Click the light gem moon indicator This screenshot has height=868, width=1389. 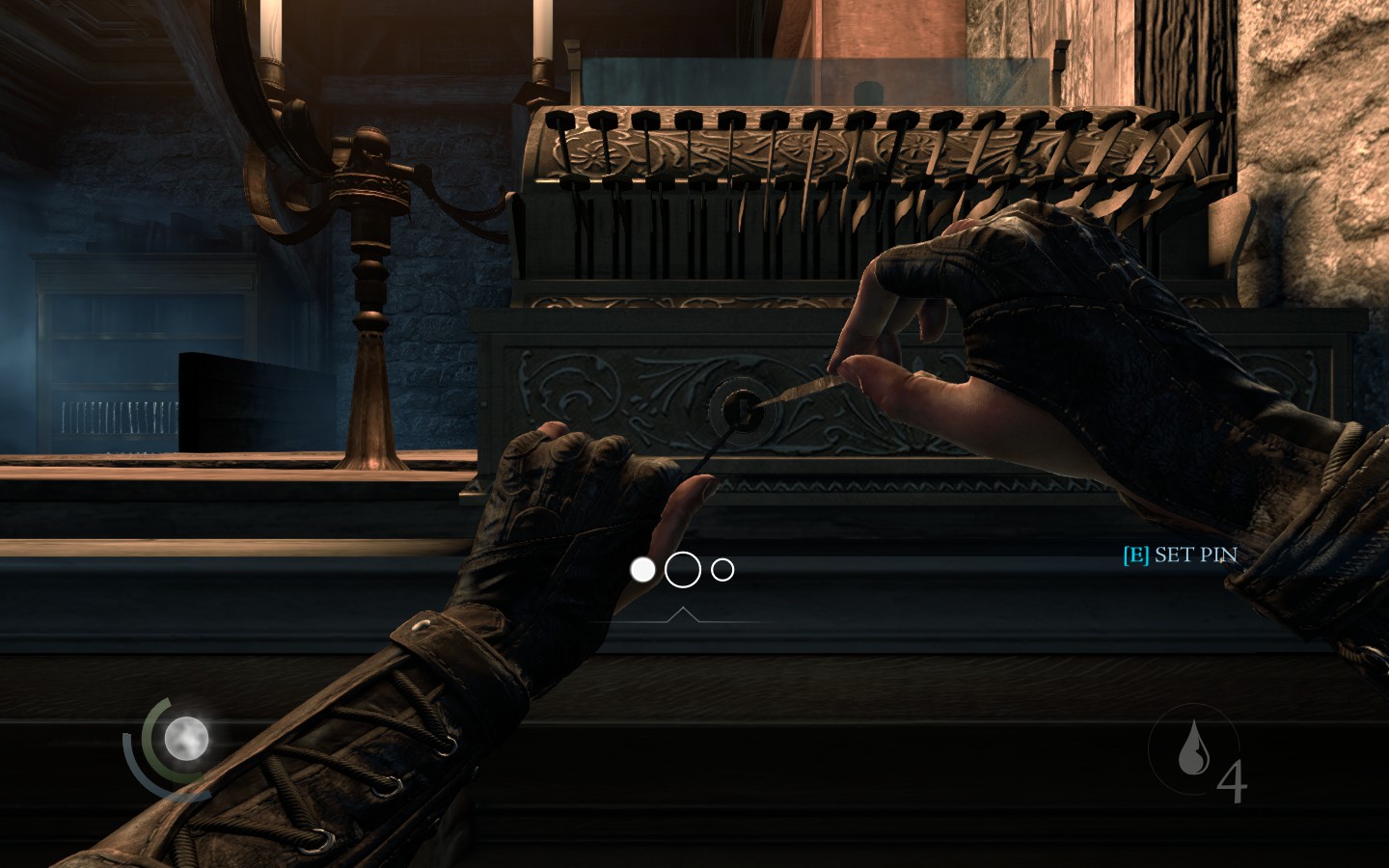point(185,739)
